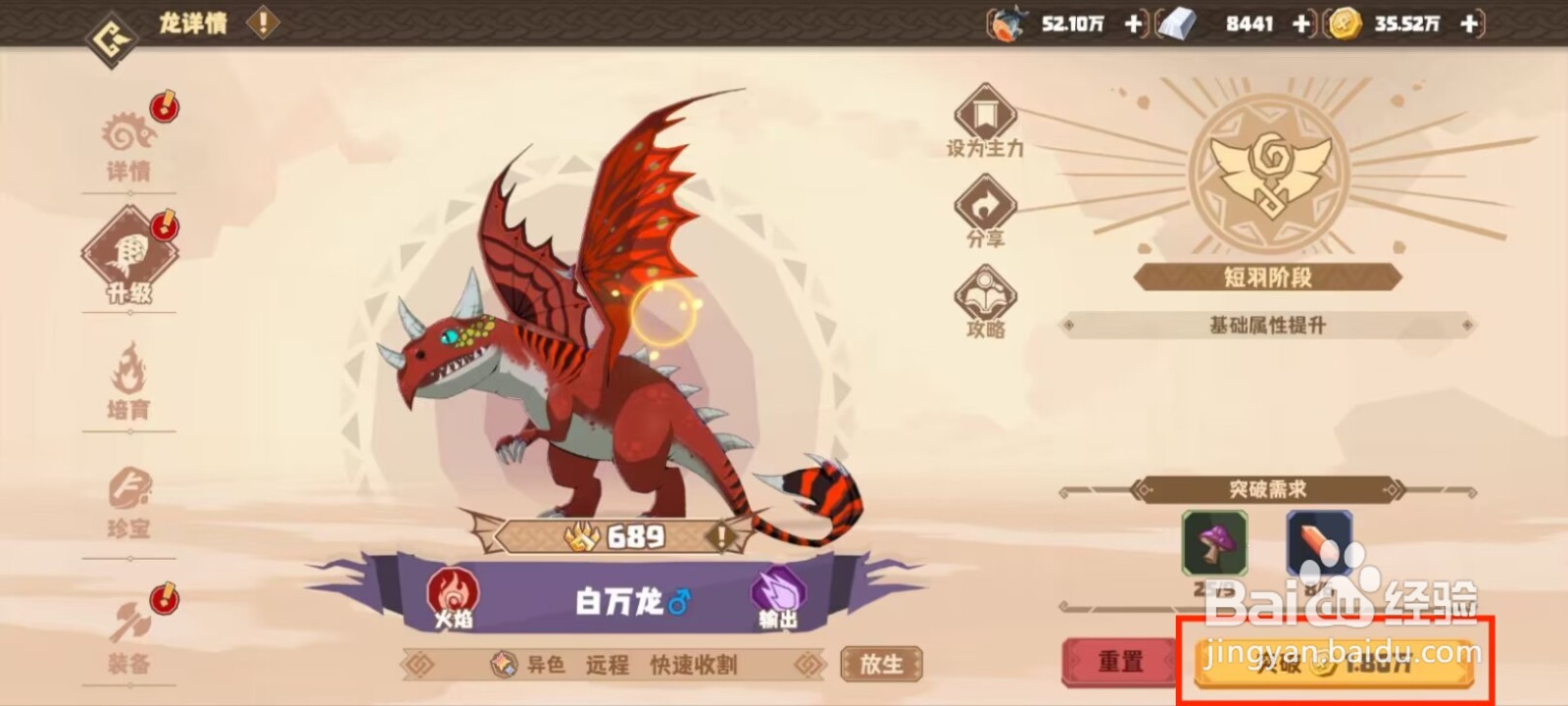
Task: Click the 放生 (release) button
Action: pos(880,664)
